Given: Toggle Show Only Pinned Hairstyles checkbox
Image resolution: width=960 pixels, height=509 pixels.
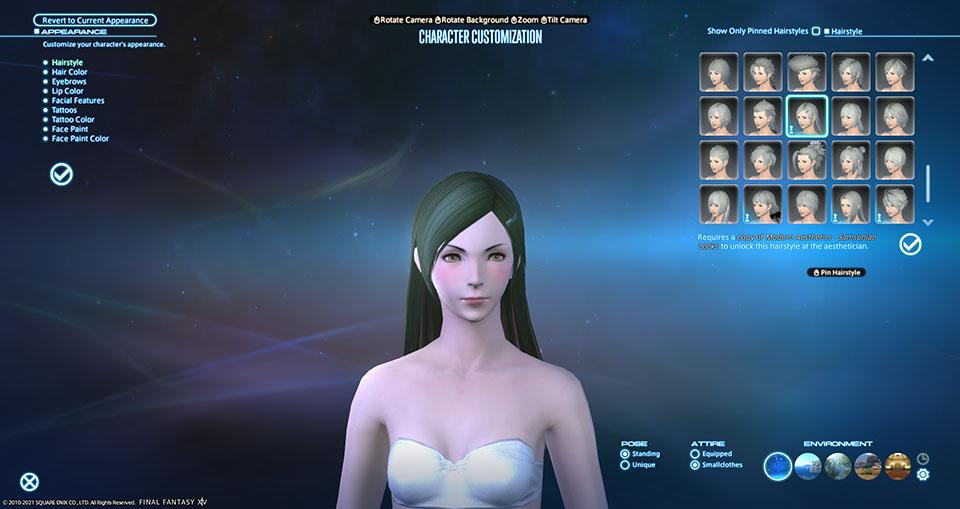Looking at the screenshot, I should point(816,31).
